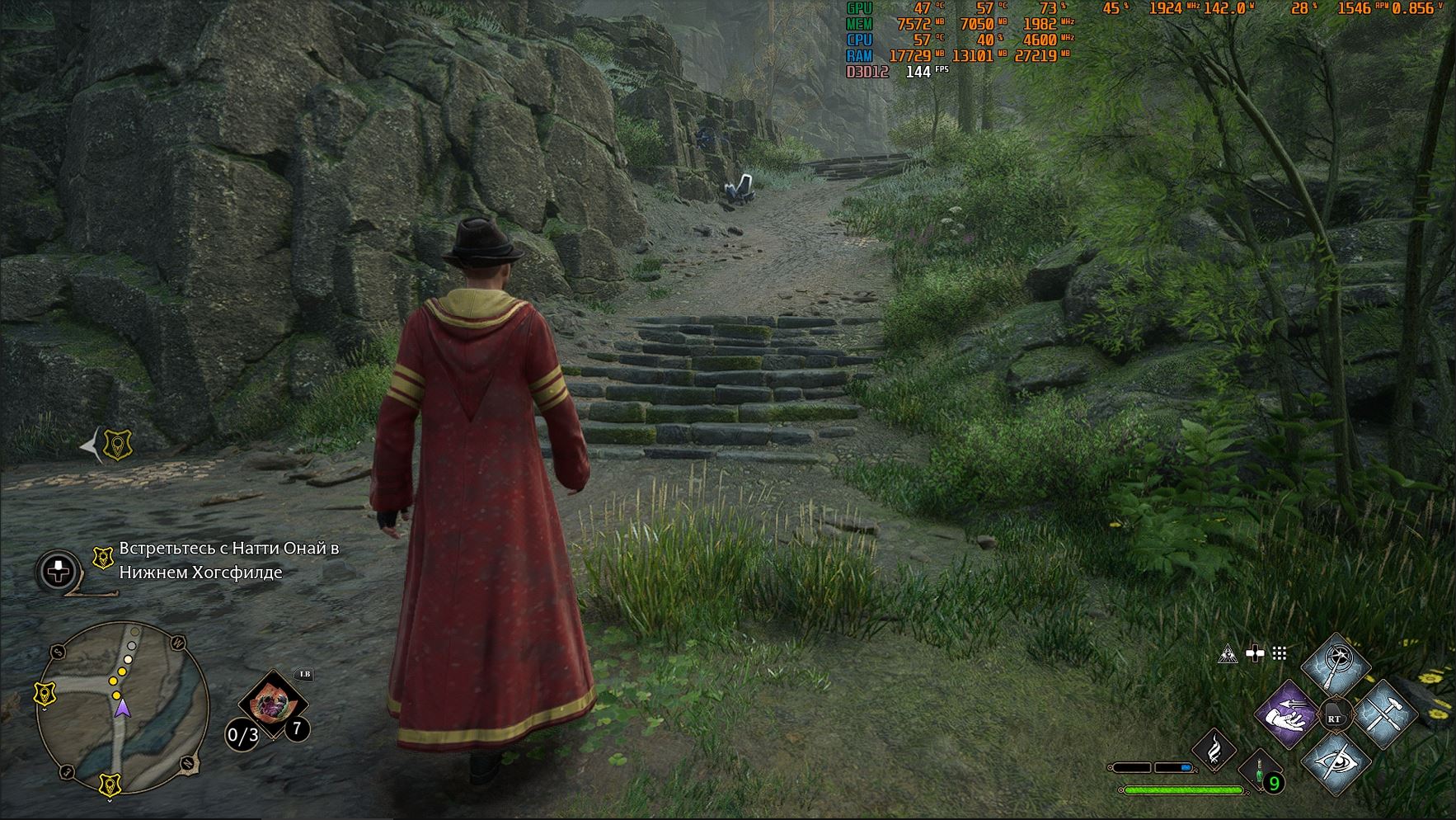
Task: Open the circular minimap
Action: pyautogui.click(x=122, y=707)
